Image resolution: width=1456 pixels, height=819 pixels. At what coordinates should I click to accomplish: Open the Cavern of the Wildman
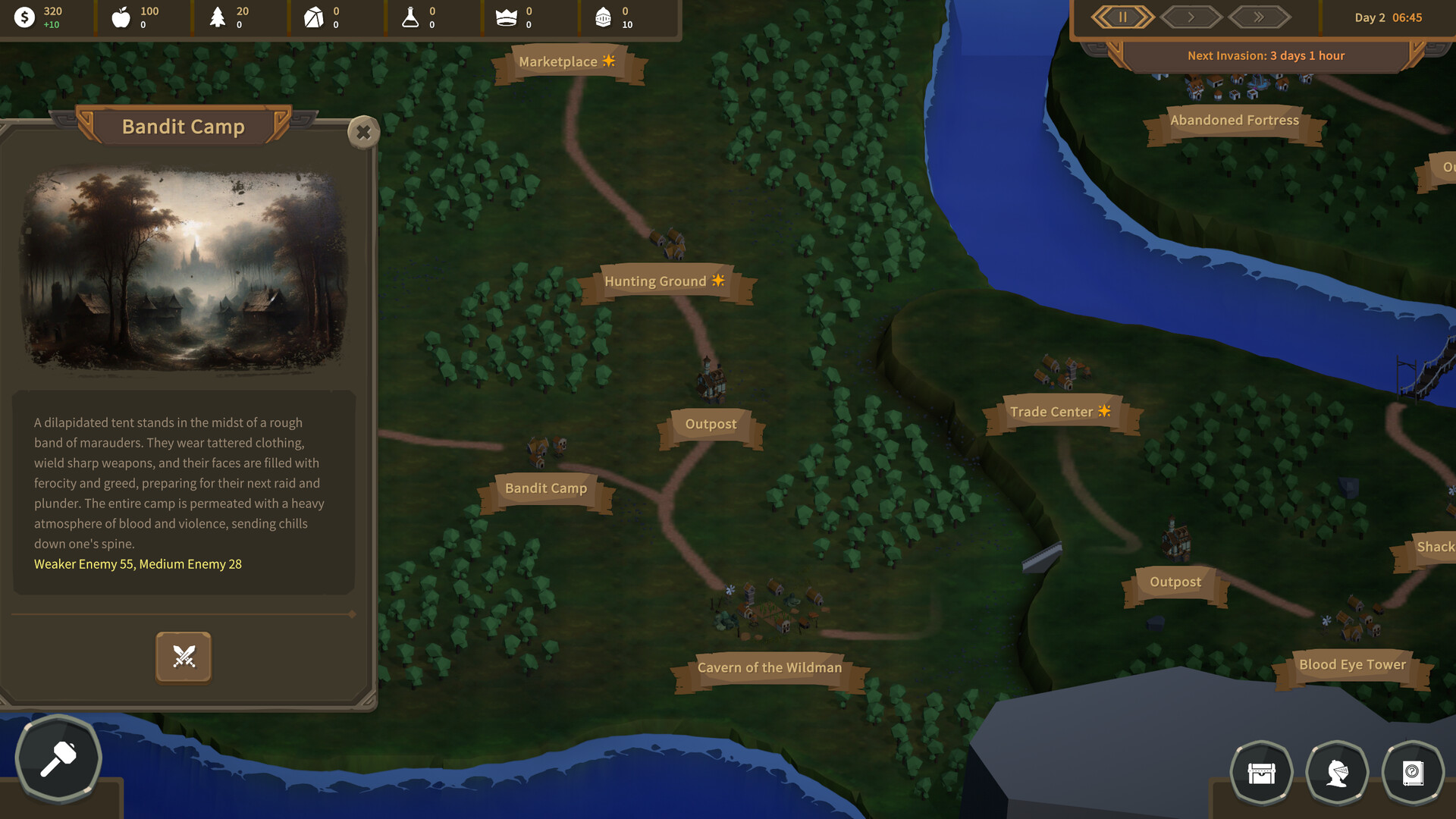[x=770, y=668]
